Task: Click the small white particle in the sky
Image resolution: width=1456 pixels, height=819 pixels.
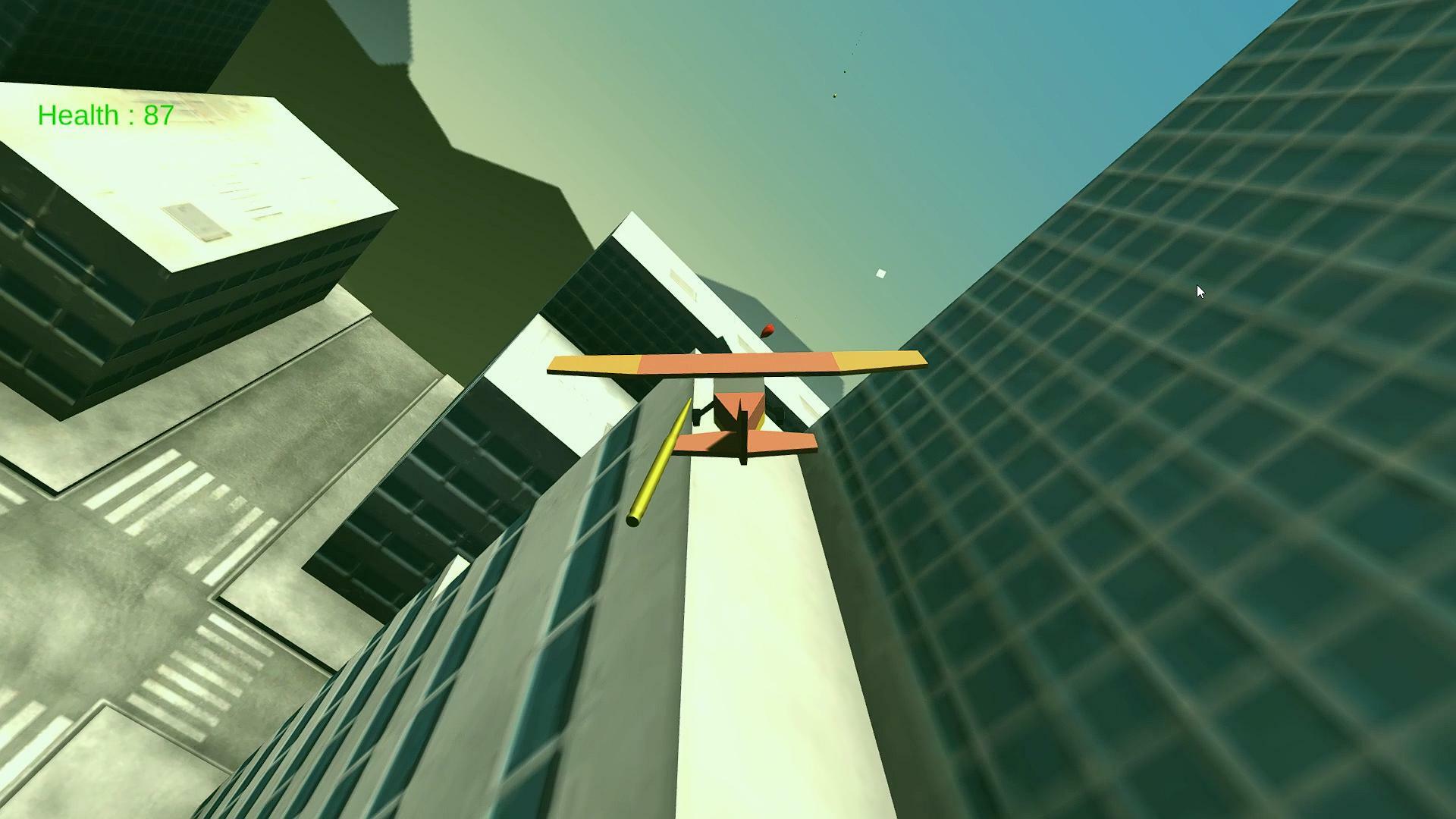Action: click(x=880, y=272)
